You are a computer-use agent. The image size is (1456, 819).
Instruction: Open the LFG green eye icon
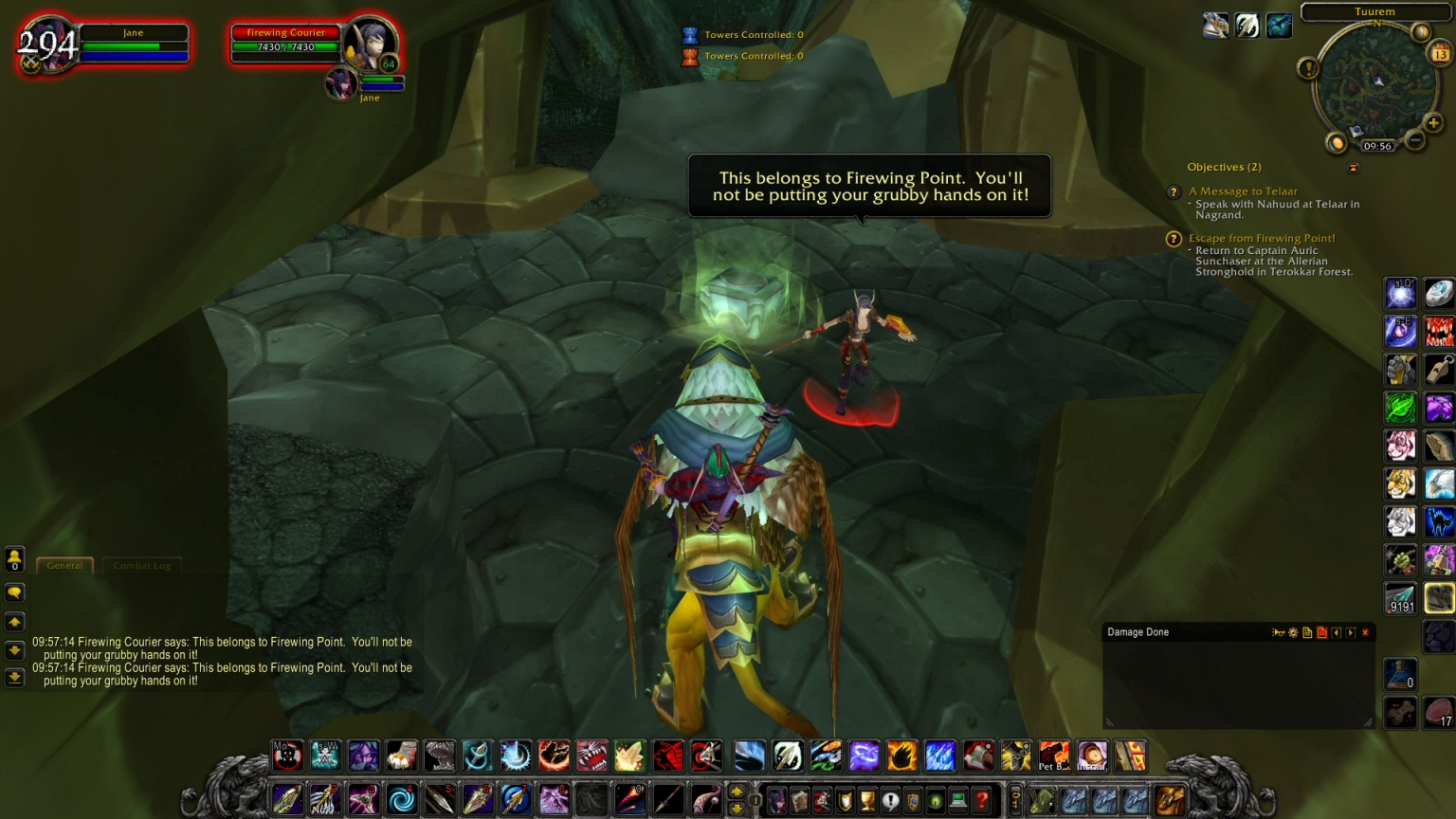[937, 800]
